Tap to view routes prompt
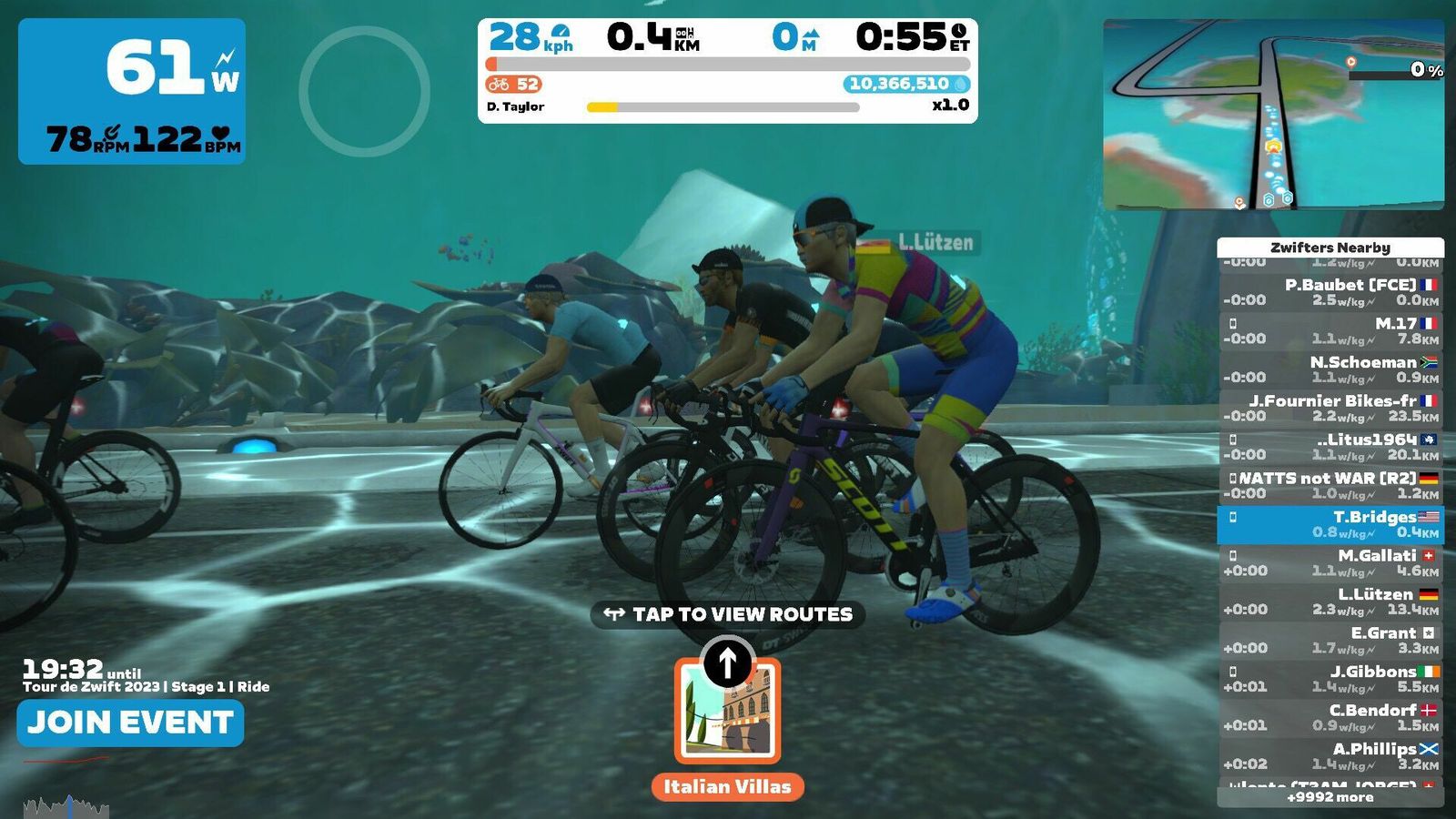1456x819 pixels. click(728, 615)
